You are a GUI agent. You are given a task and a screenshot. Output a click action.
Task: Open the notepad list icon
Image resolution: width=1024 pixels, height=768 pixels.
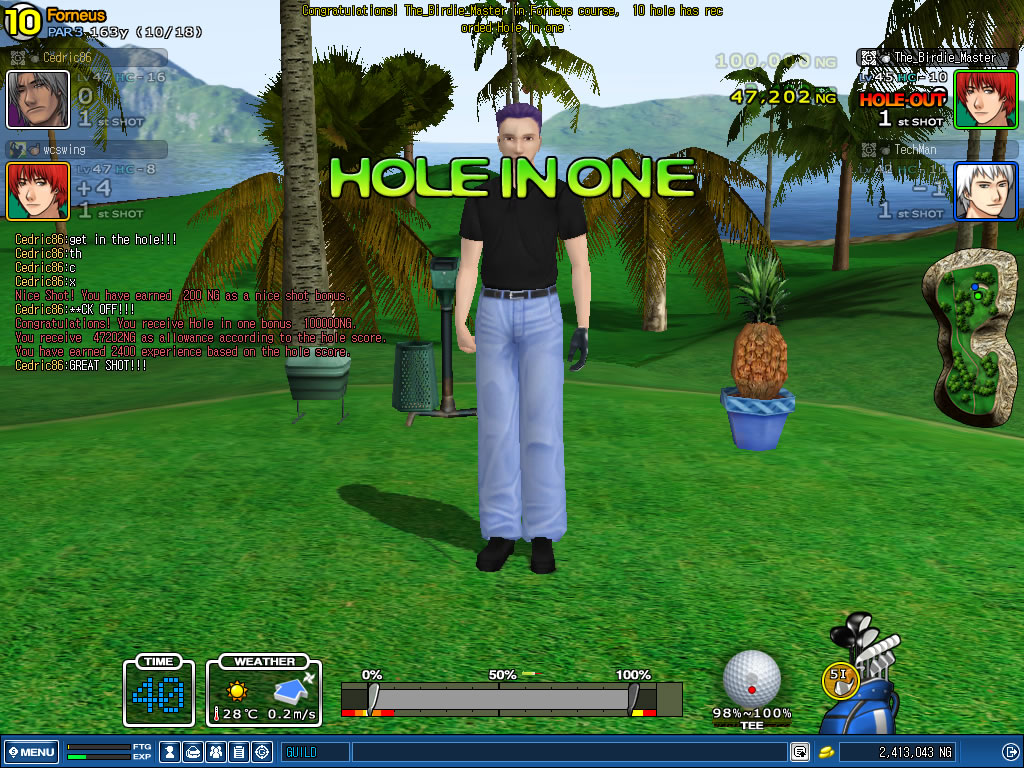pos(239,751)
